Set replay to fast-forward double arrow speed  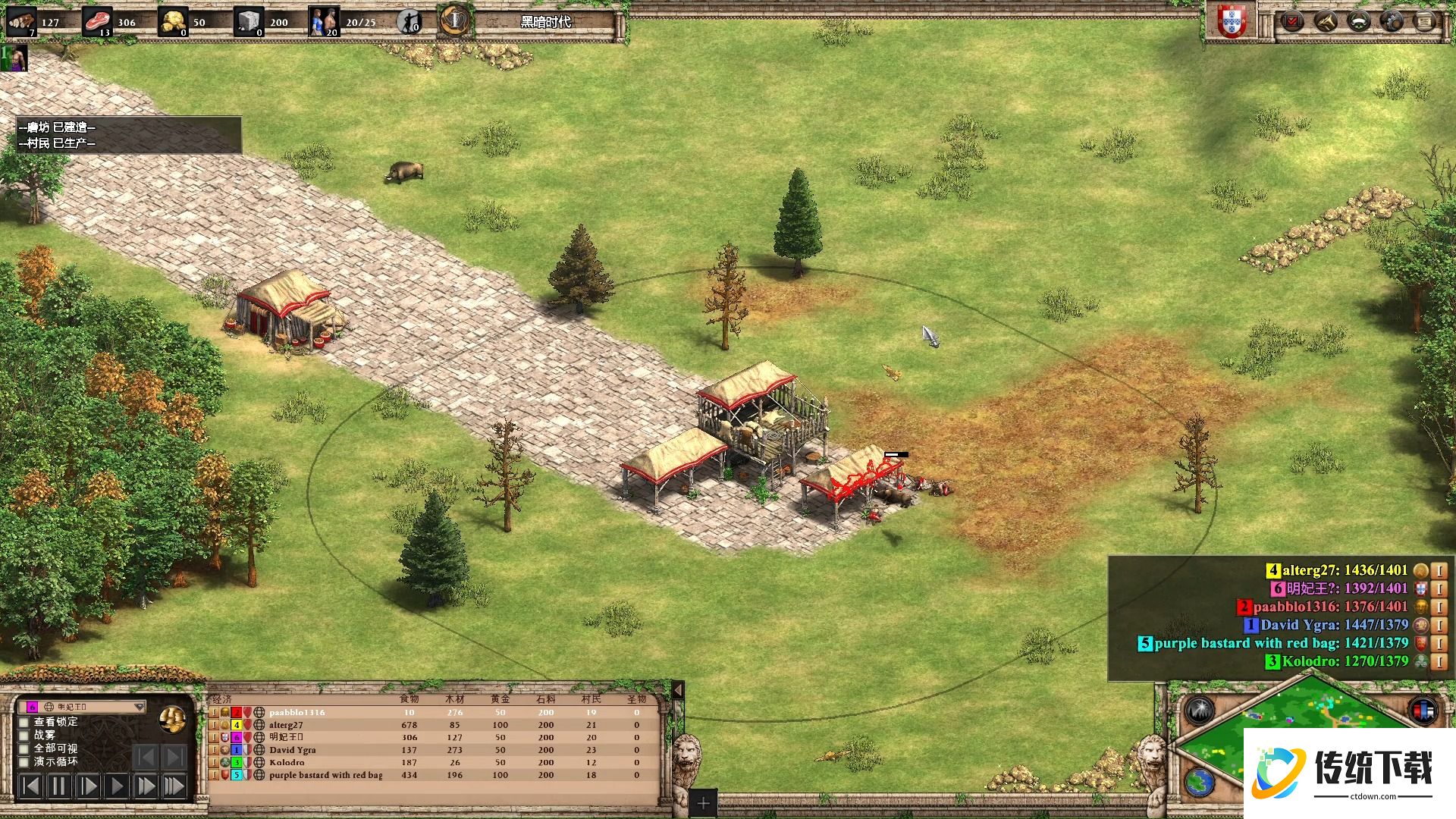tap(146, 786)
